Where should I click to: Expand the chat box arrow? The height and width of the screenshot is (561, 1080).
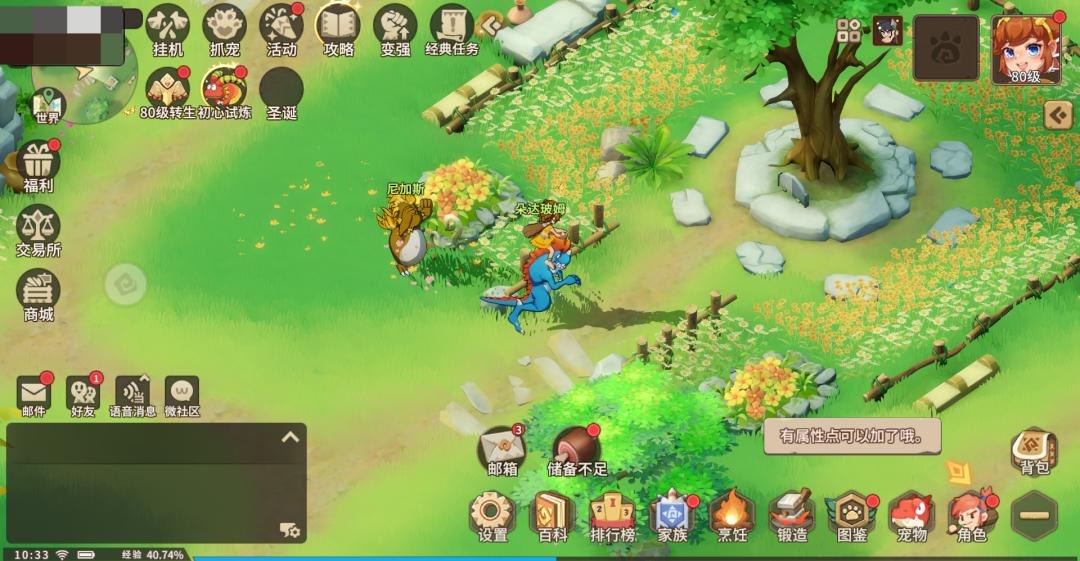tap(290, 437)
